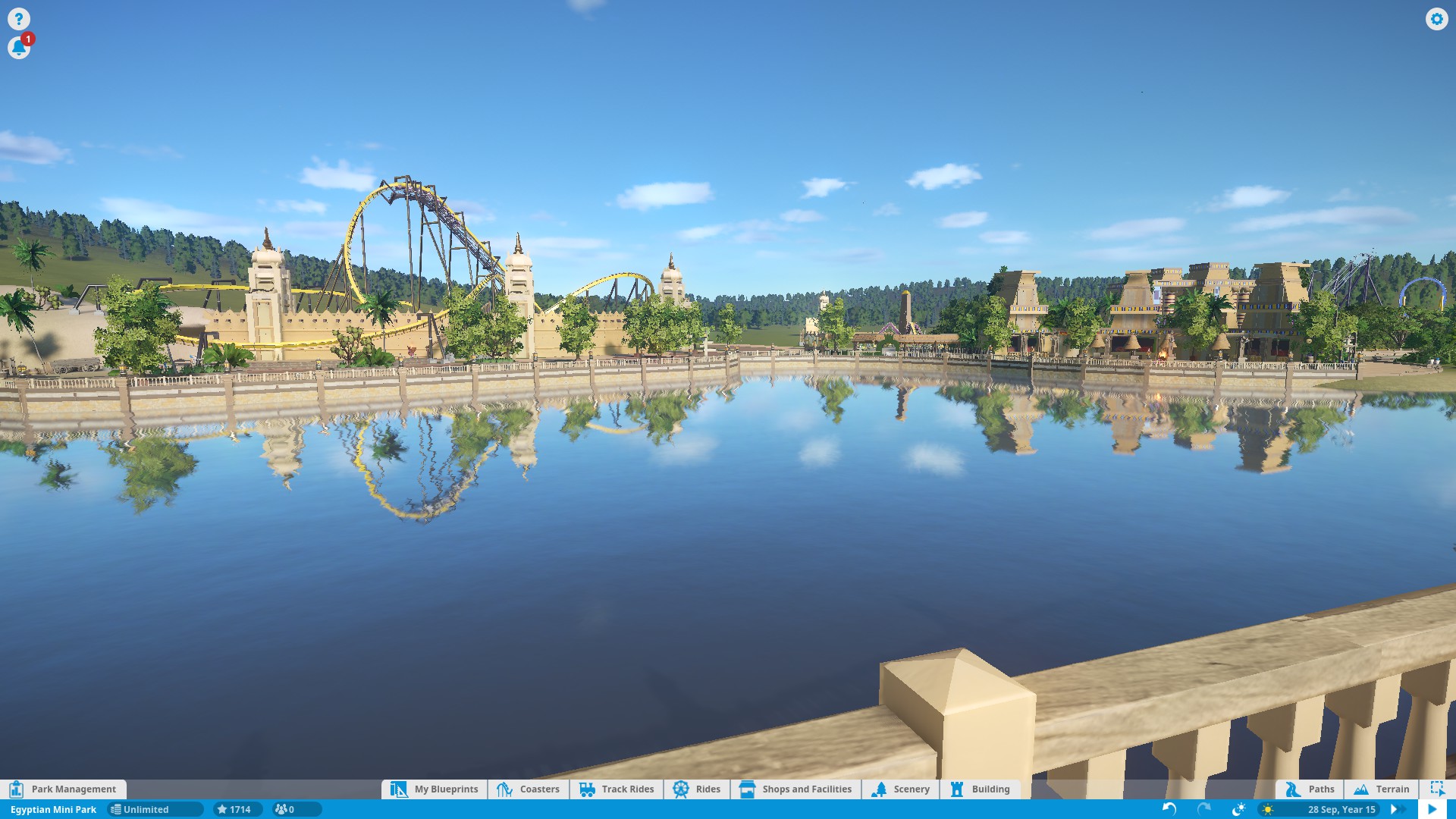Undo the last action
The width and height of the screenshot is (1456, 819).
pyautogui.click(x=1169, y=809)
